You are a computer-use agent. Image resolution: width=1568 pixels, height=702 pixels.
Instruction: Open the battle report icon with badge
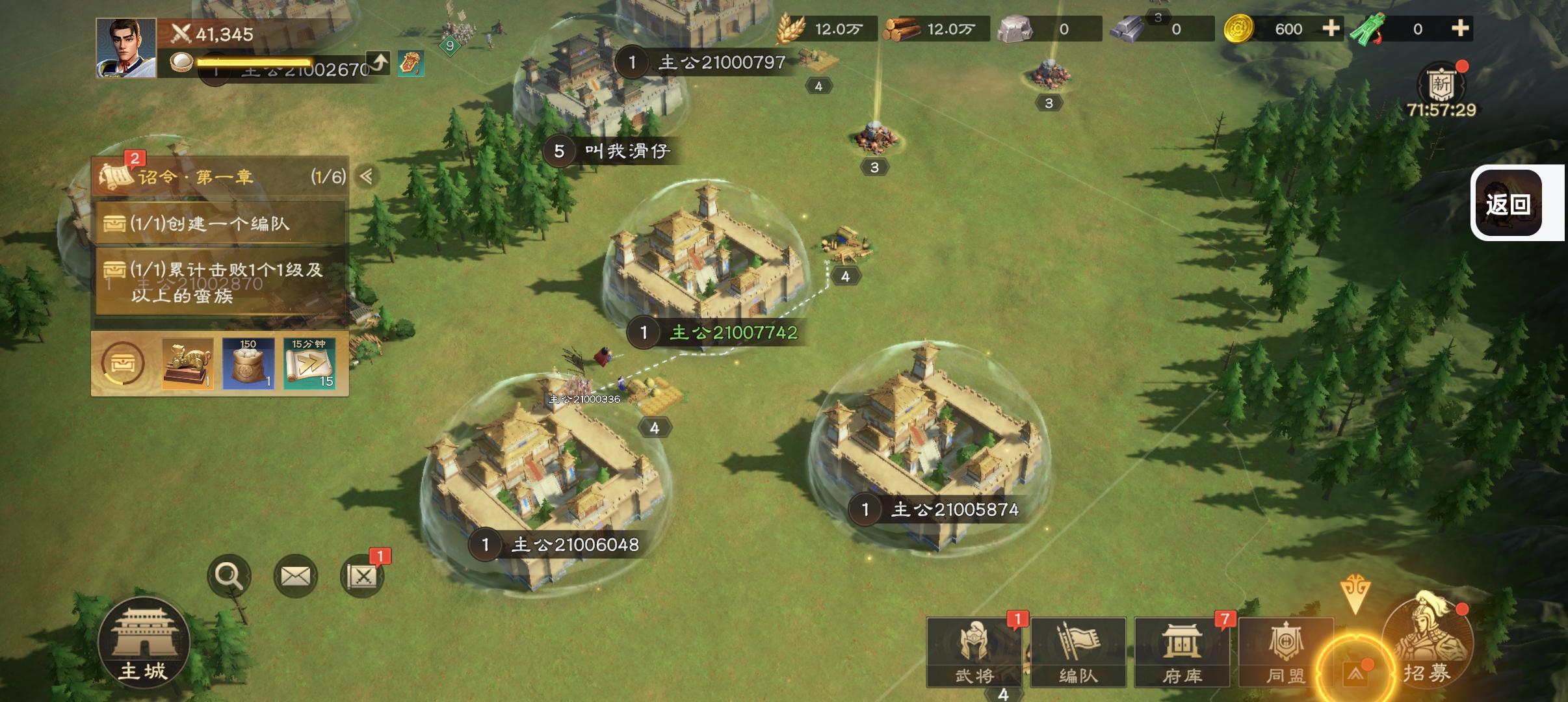(362, 576)
